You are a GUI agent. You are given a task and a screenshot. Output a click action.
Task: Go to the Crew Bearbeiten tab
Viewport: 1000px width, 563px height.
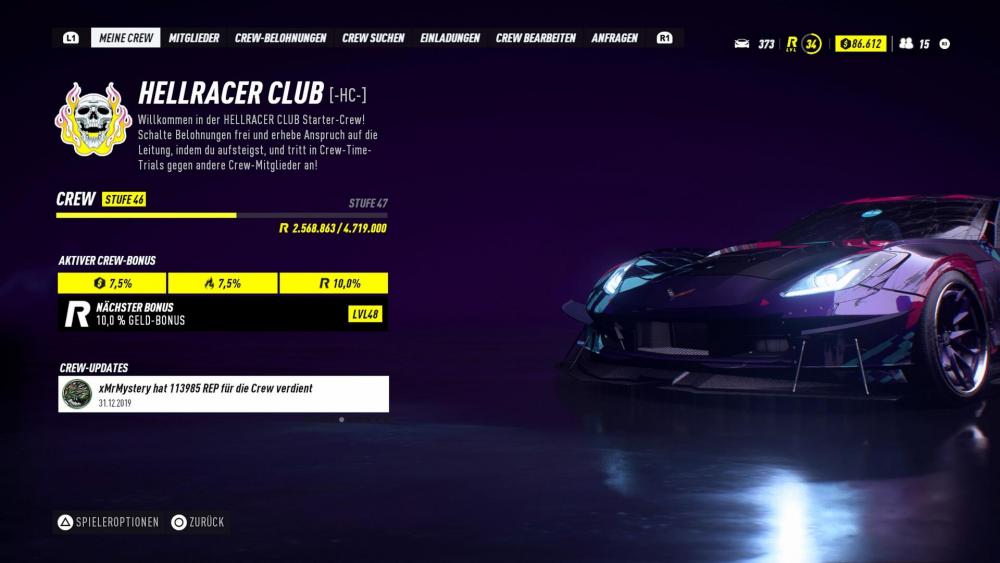(535, 38)
